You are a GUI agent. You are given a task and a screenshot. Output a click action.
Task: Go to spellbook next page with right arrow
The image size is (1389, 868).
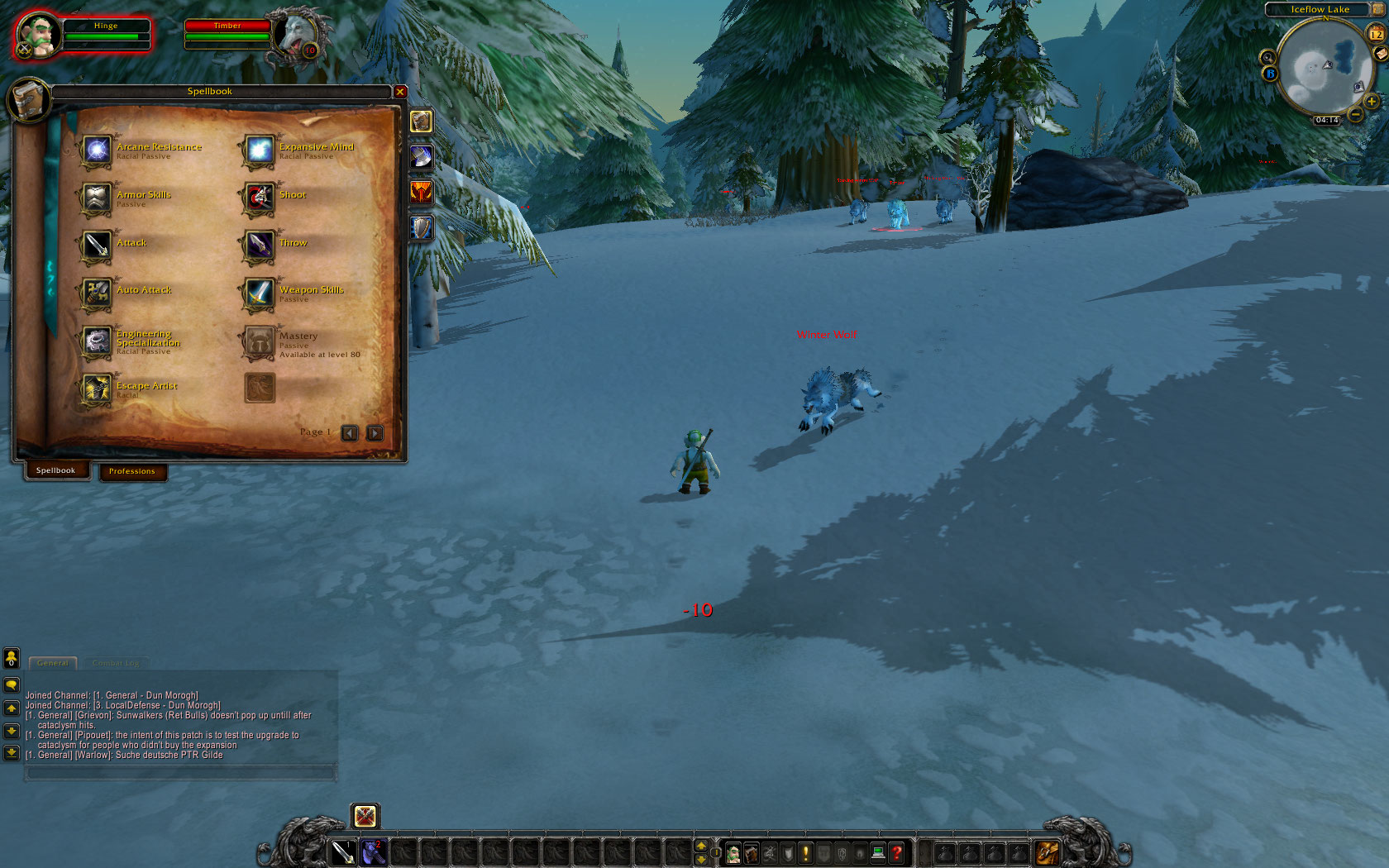click(375, 432)
